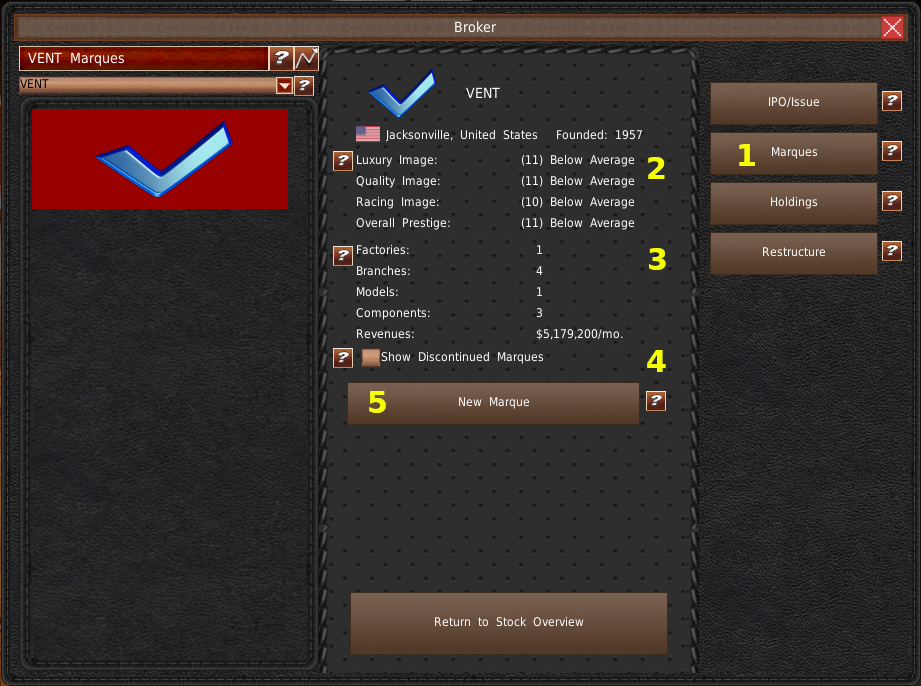The width and height of the screenshot is (921, 686).
Task: Click help icon next to New Marque
Action: pos(656,401)
